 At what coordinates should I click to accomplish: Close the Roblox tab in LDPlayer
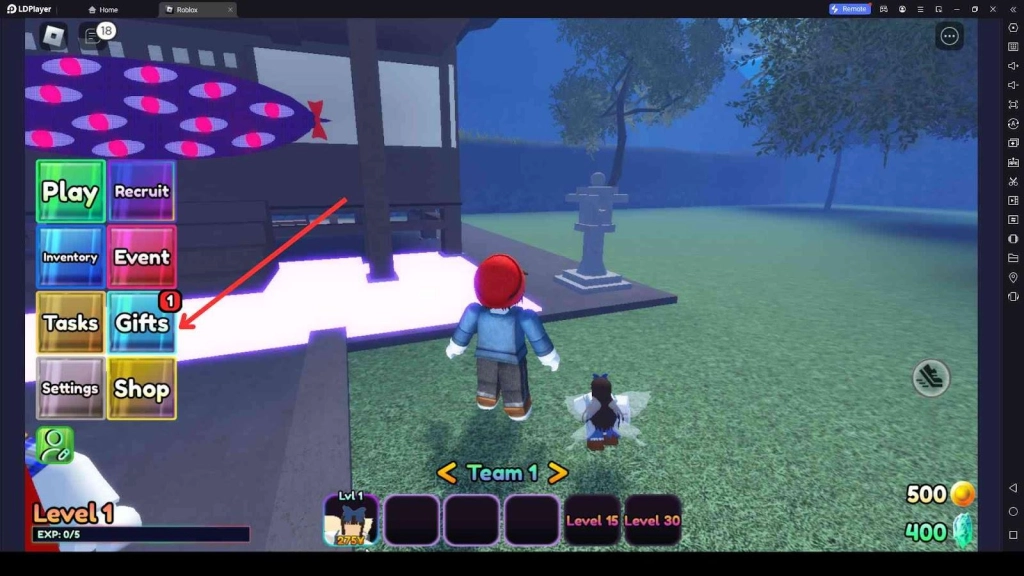click(230, 9)
